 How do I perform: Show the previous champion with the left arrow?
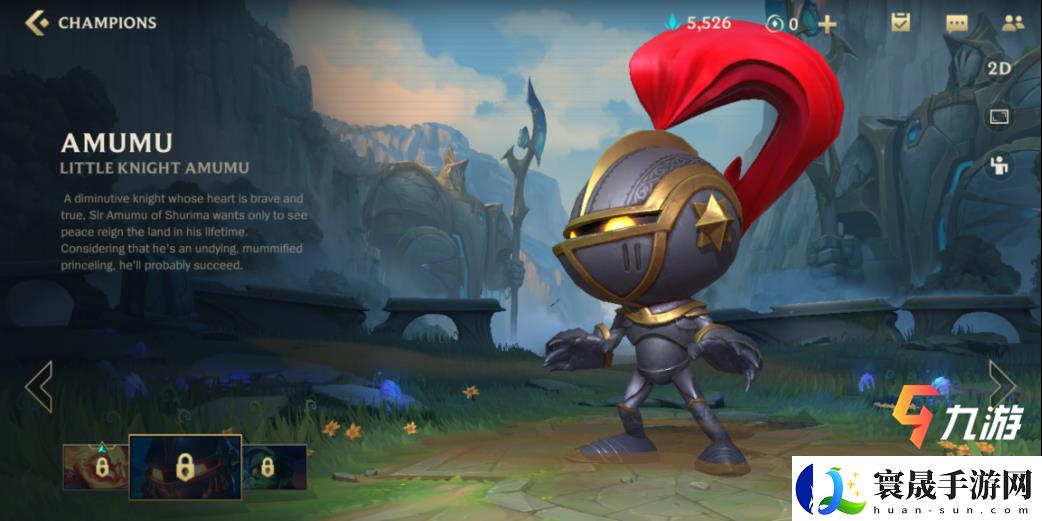coord(38,386)
